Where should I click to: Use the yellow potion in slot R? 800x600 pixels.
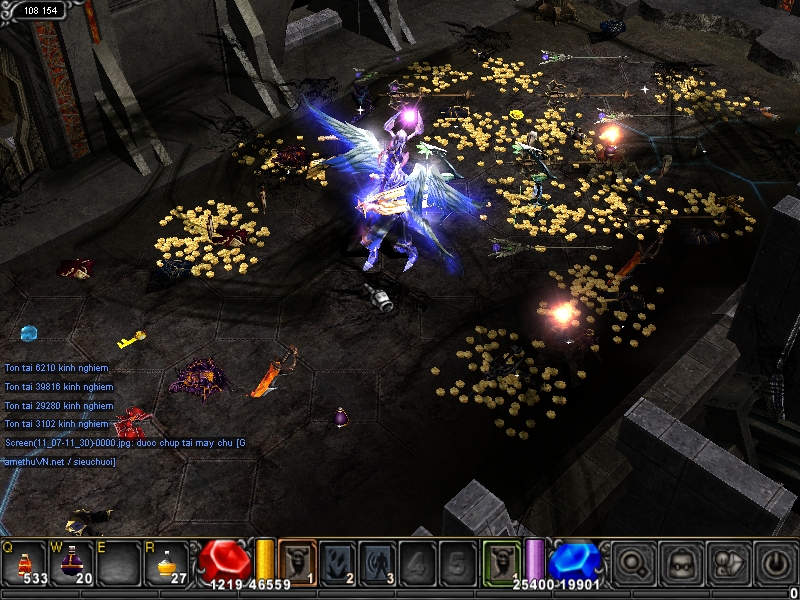pyautogui.click(x=167, y=563)
